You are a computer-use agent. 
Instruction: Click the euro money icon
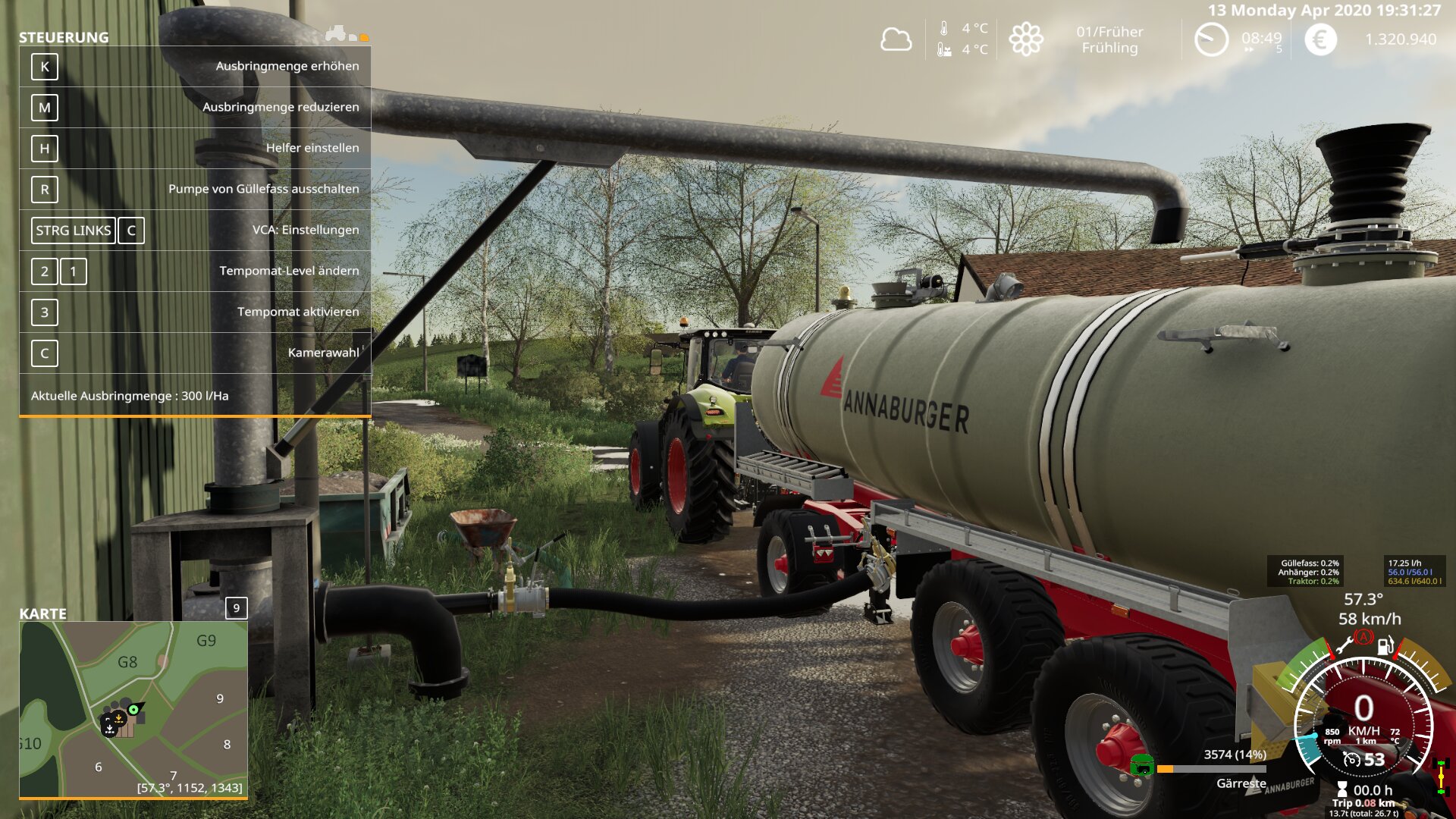1320,39
